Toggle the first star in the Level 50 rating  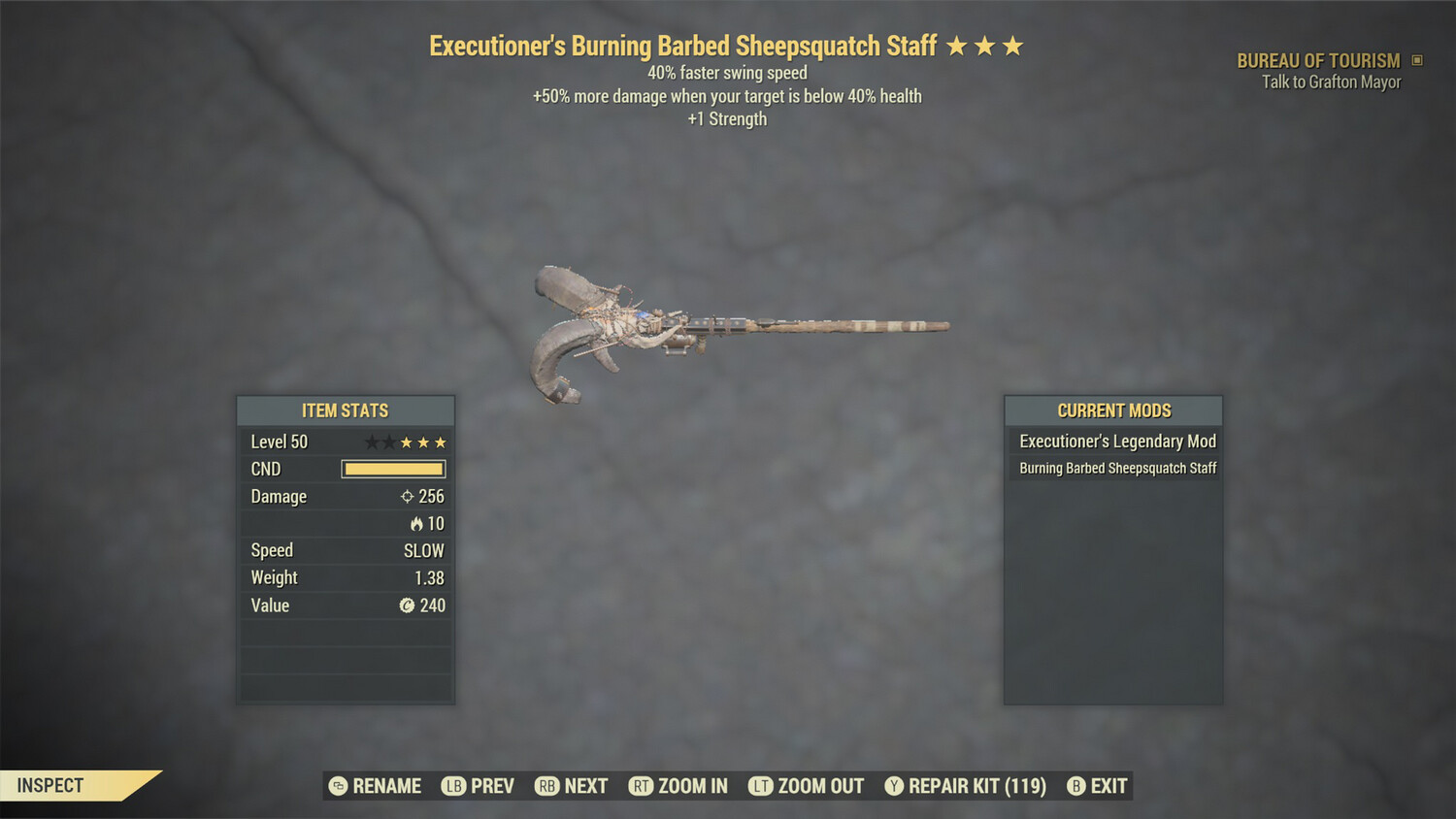(370, 442)
